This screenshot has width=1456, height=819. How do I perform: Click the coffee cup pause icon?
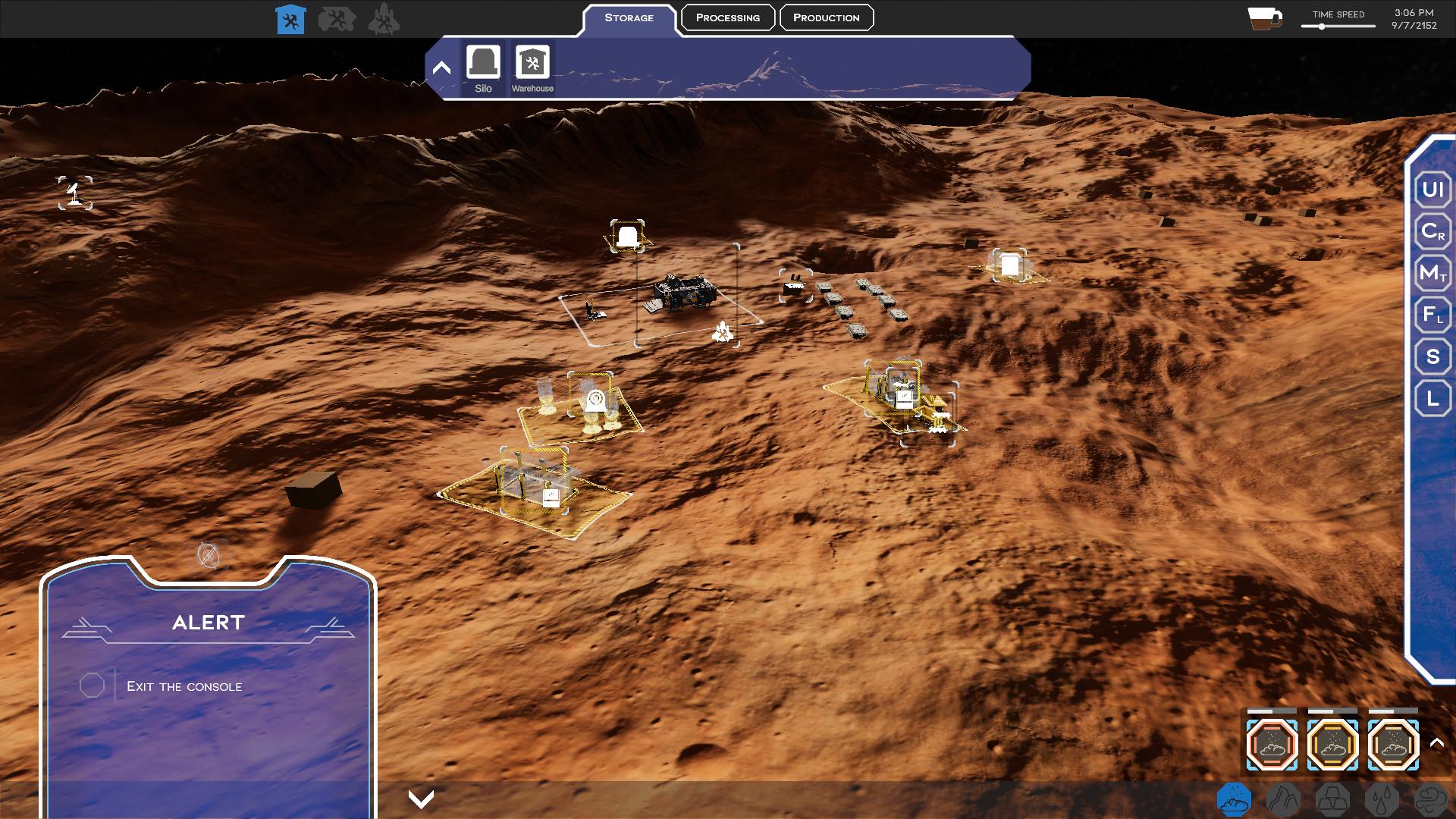tap(1264, 19)
